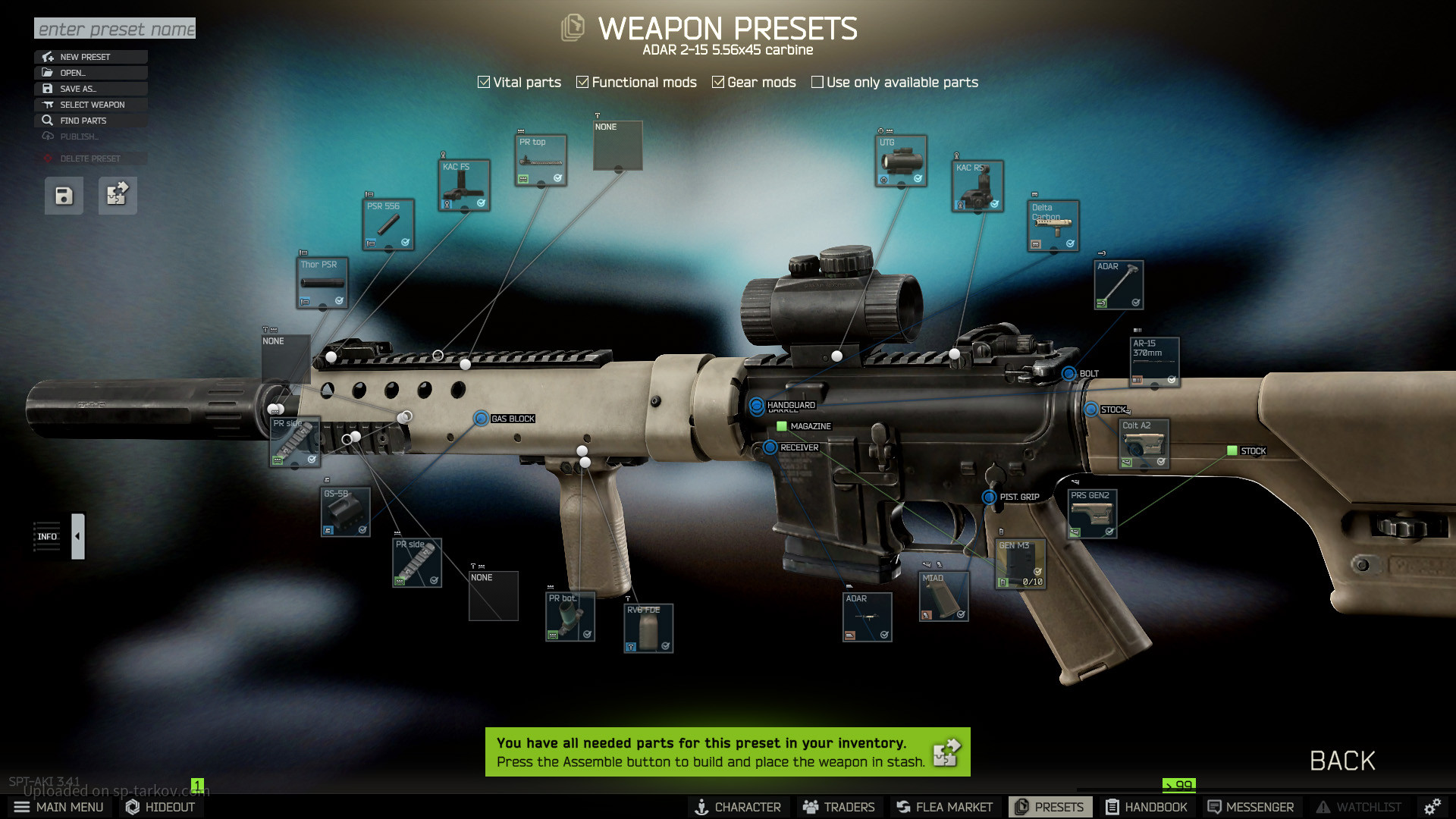
Task: Select the PRS GEN2 stock slot
Action: (1092, 513)
